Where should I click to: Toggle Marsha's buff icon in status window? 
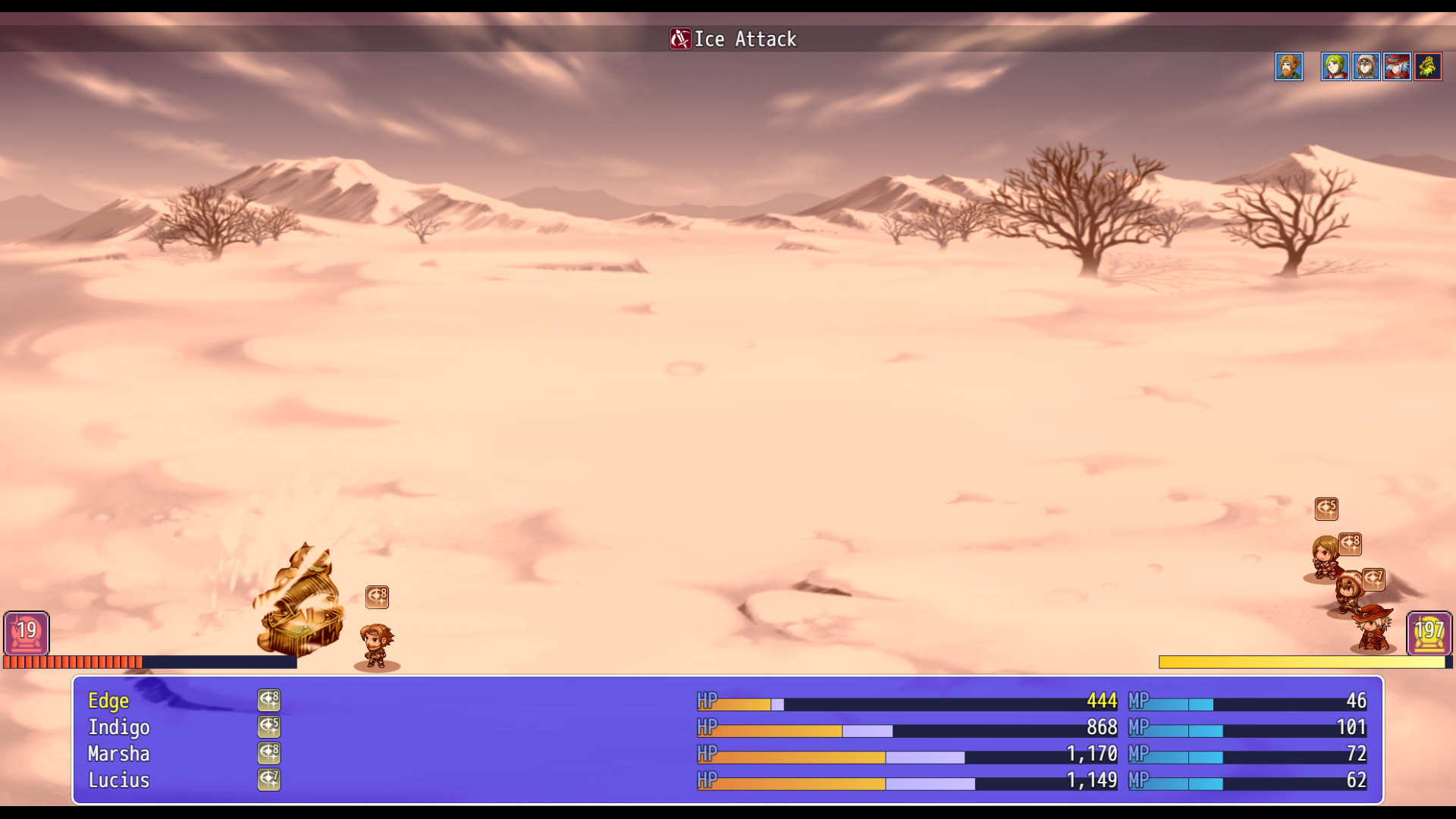coord(269,753)
